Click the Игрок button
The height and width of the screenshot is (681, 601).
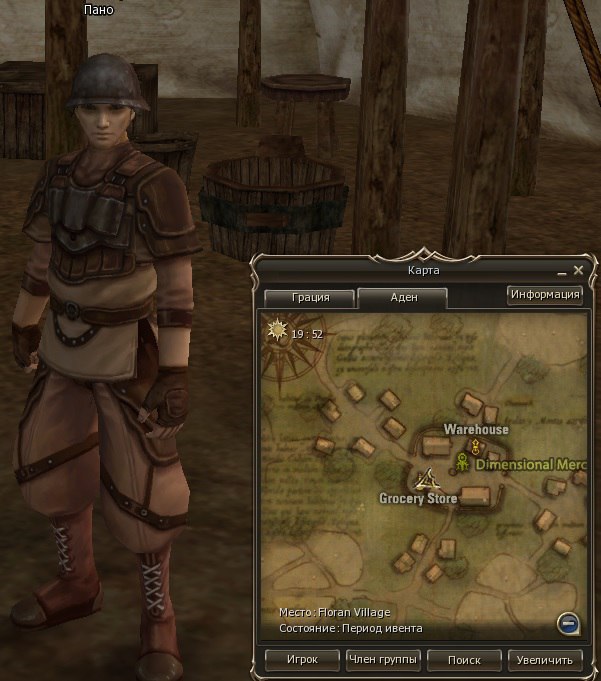pyautogui.click(x=302, y=660)
